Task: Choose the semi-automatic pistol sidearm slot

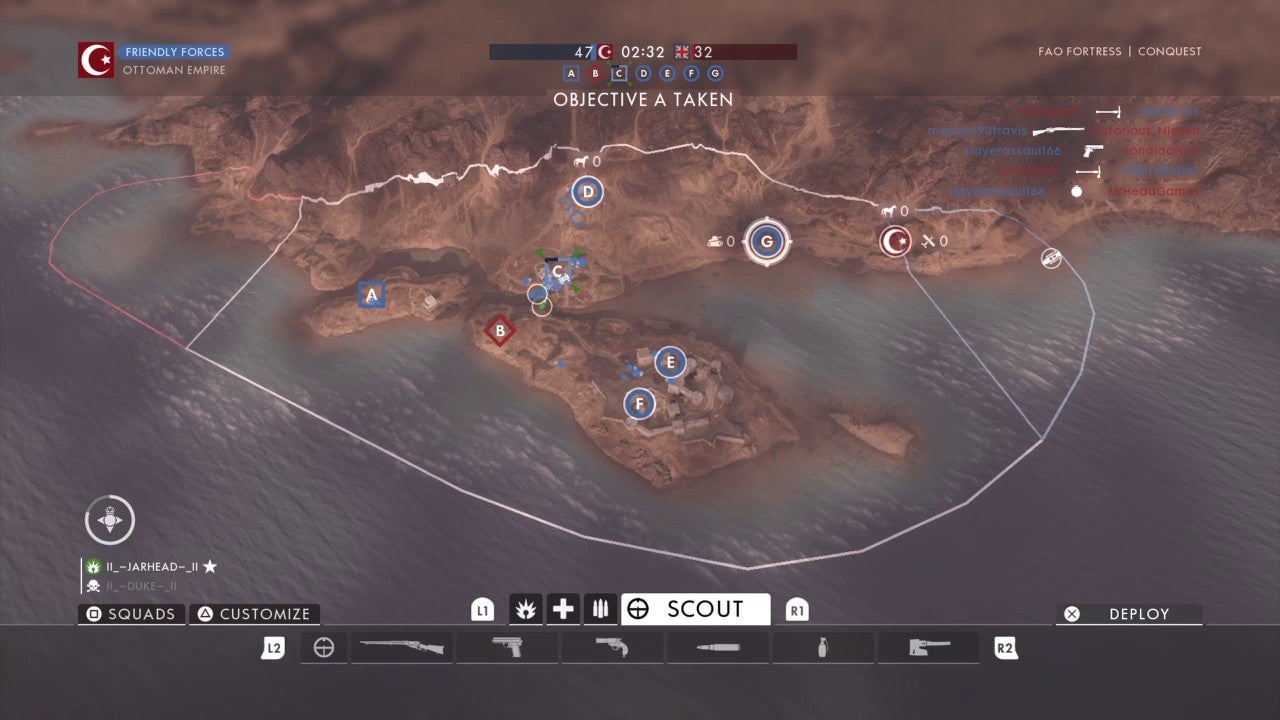Action: (507, 648)
